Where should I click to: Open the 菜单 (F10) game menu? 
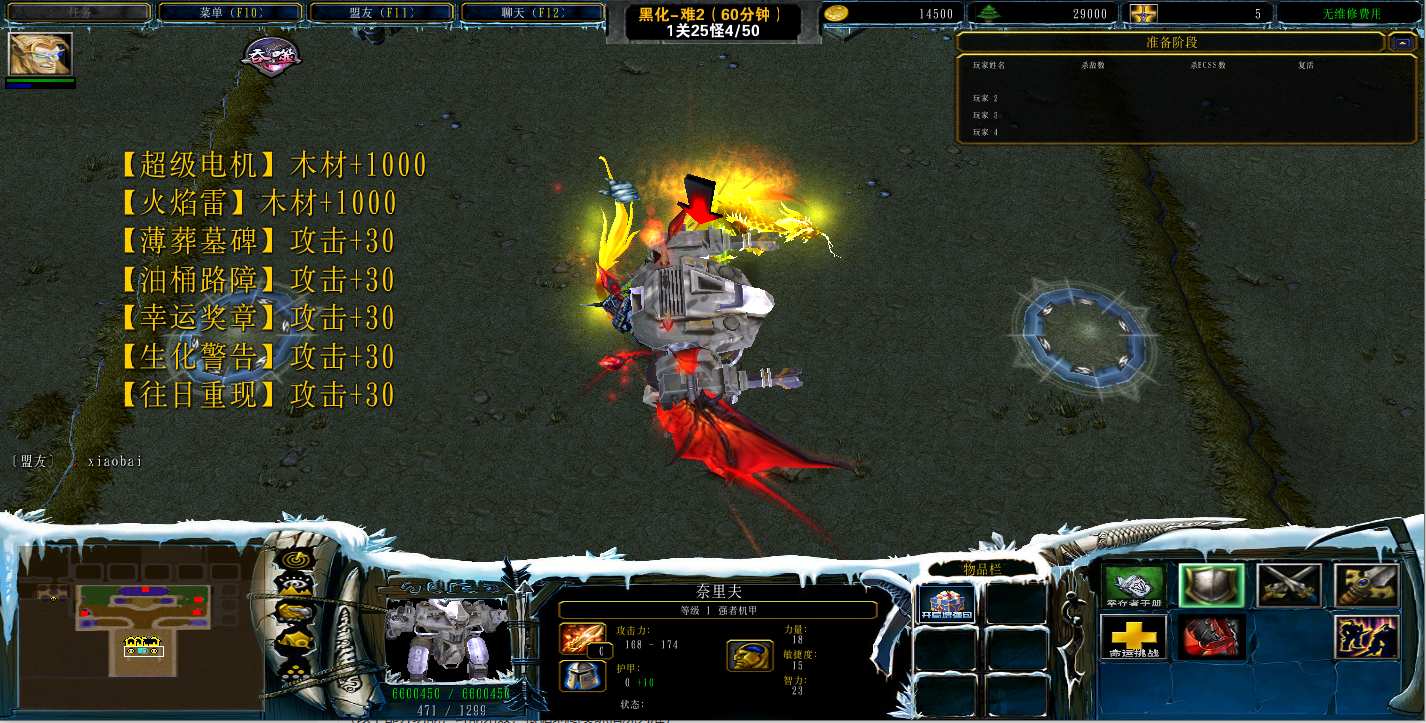coord(230,13)
